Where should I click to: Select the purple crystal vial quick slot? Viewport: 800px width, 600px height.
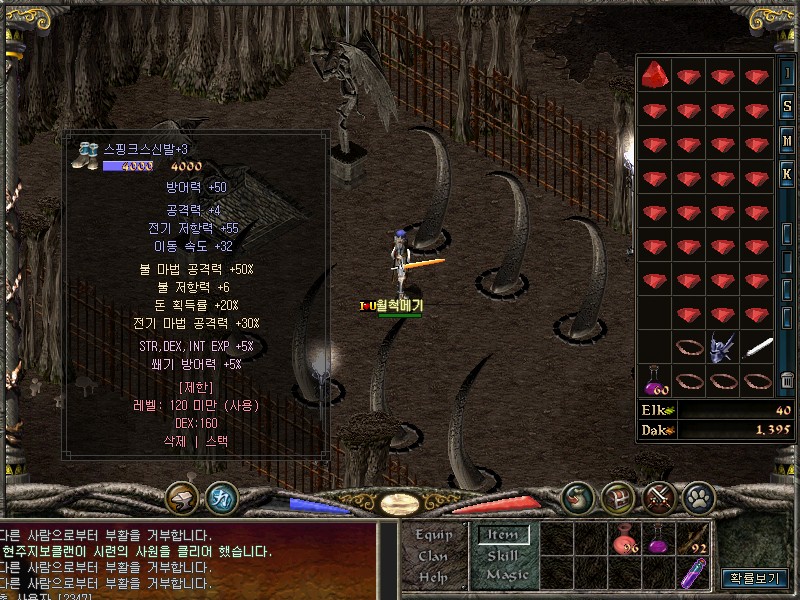[693, 575]
